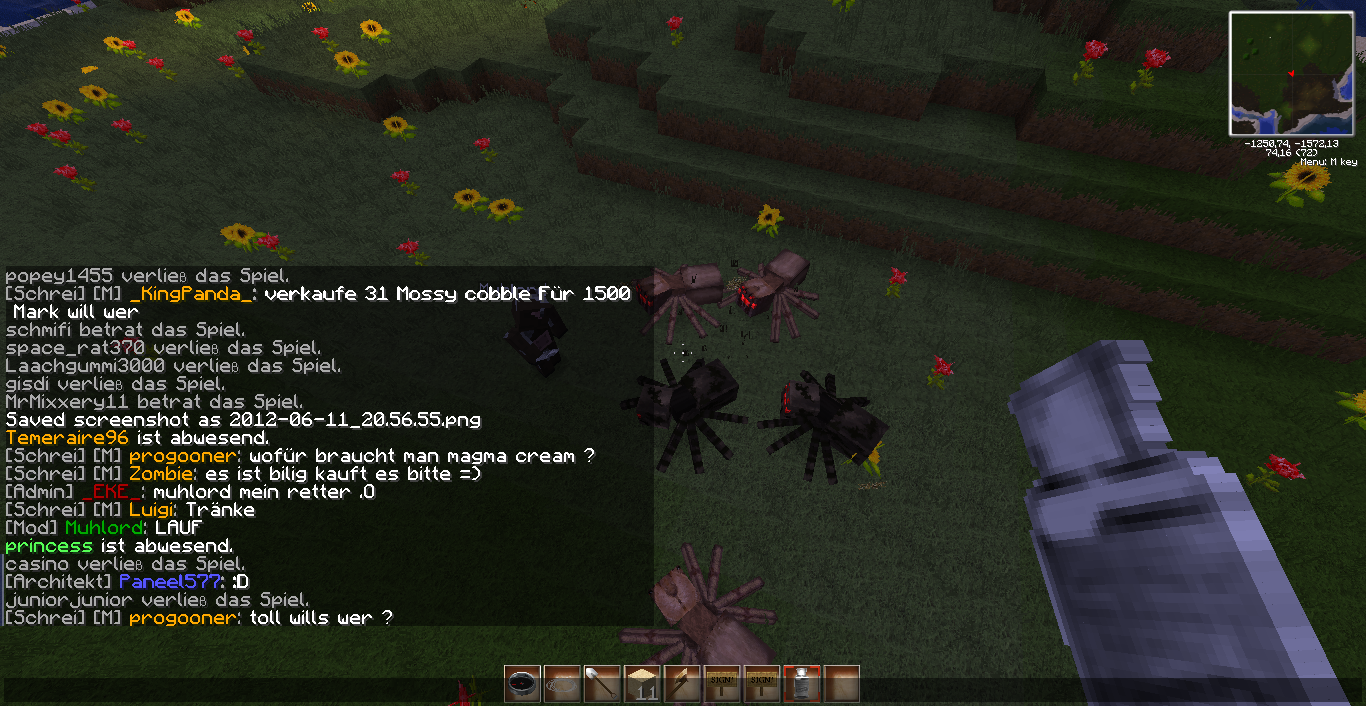Choose the sand block stack of 11

click(x=642, y=684)
